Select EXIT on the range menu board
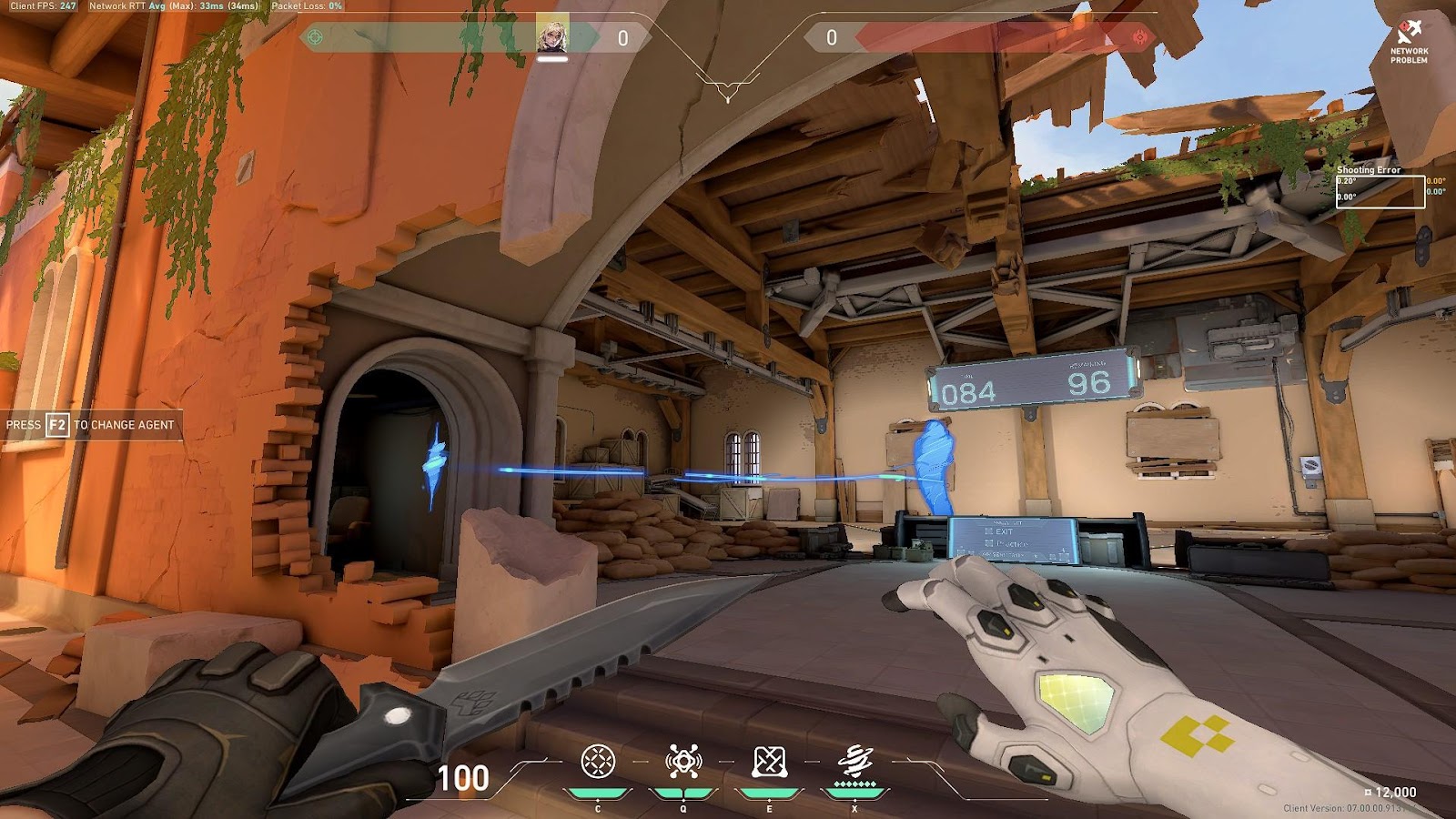The image size is (1456, 819). 1006,531
